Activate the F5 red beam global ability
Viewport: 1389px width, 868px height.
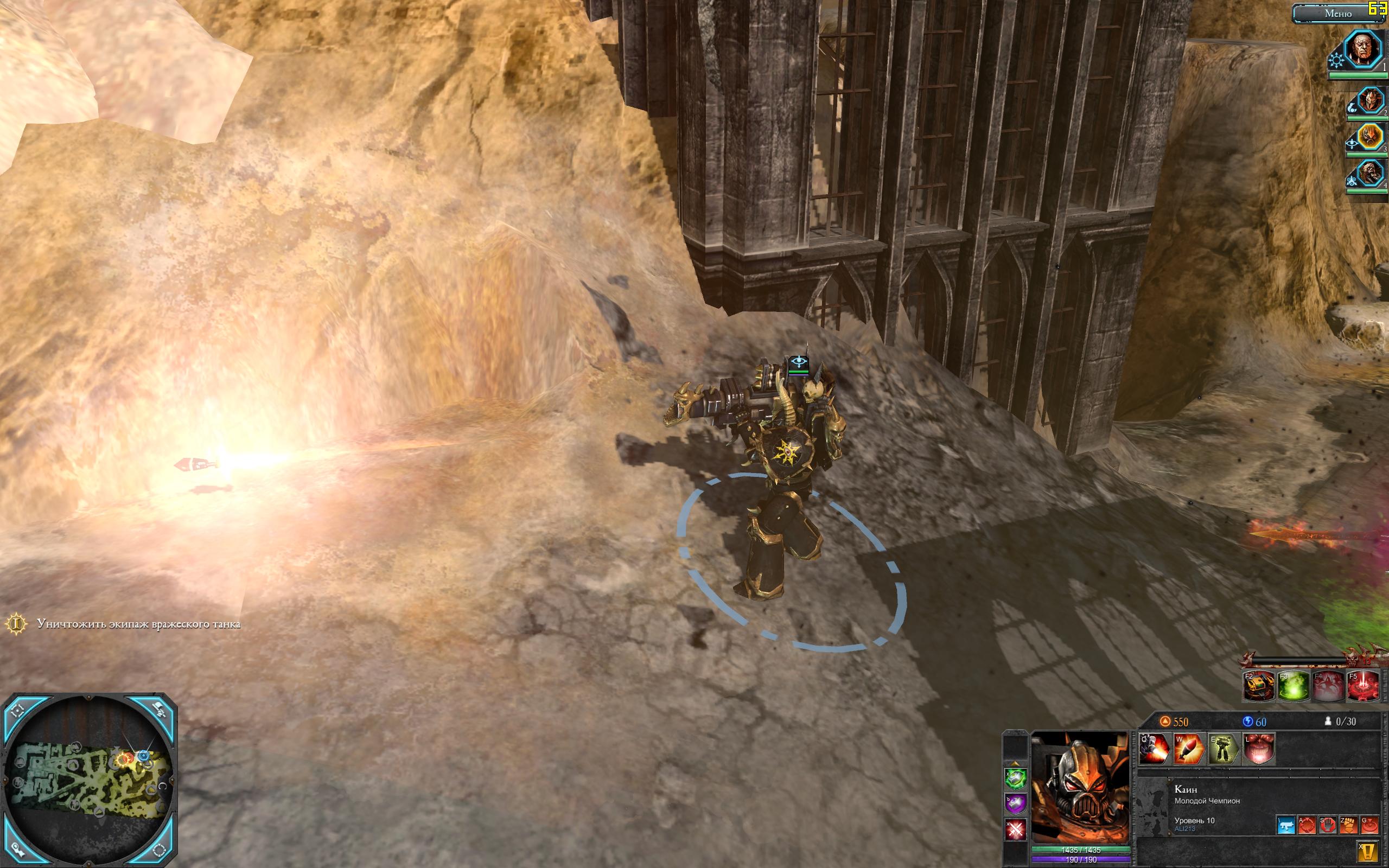click(x=1362, y=686)
